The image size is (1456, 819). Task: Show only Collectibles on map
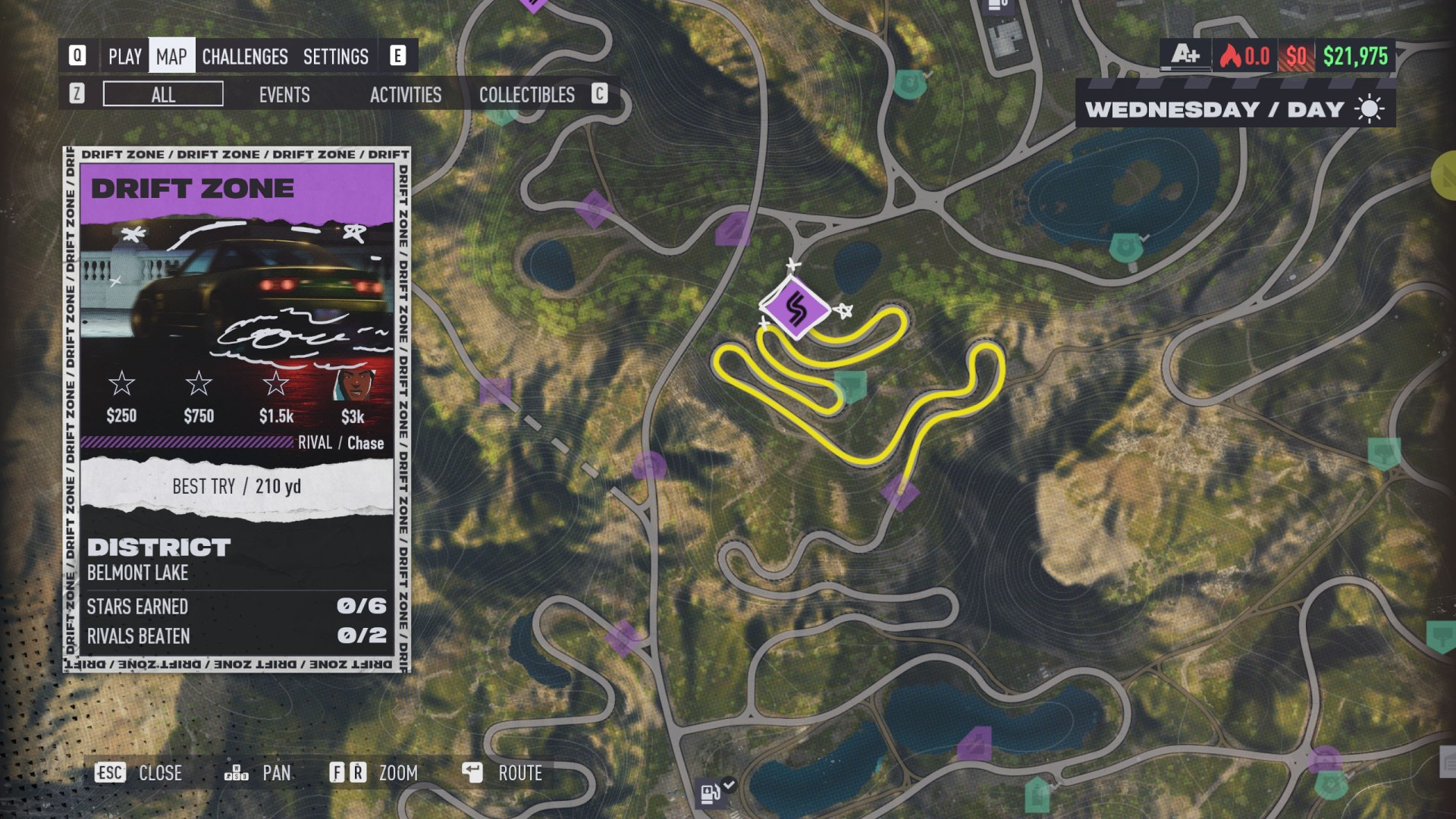526,94
